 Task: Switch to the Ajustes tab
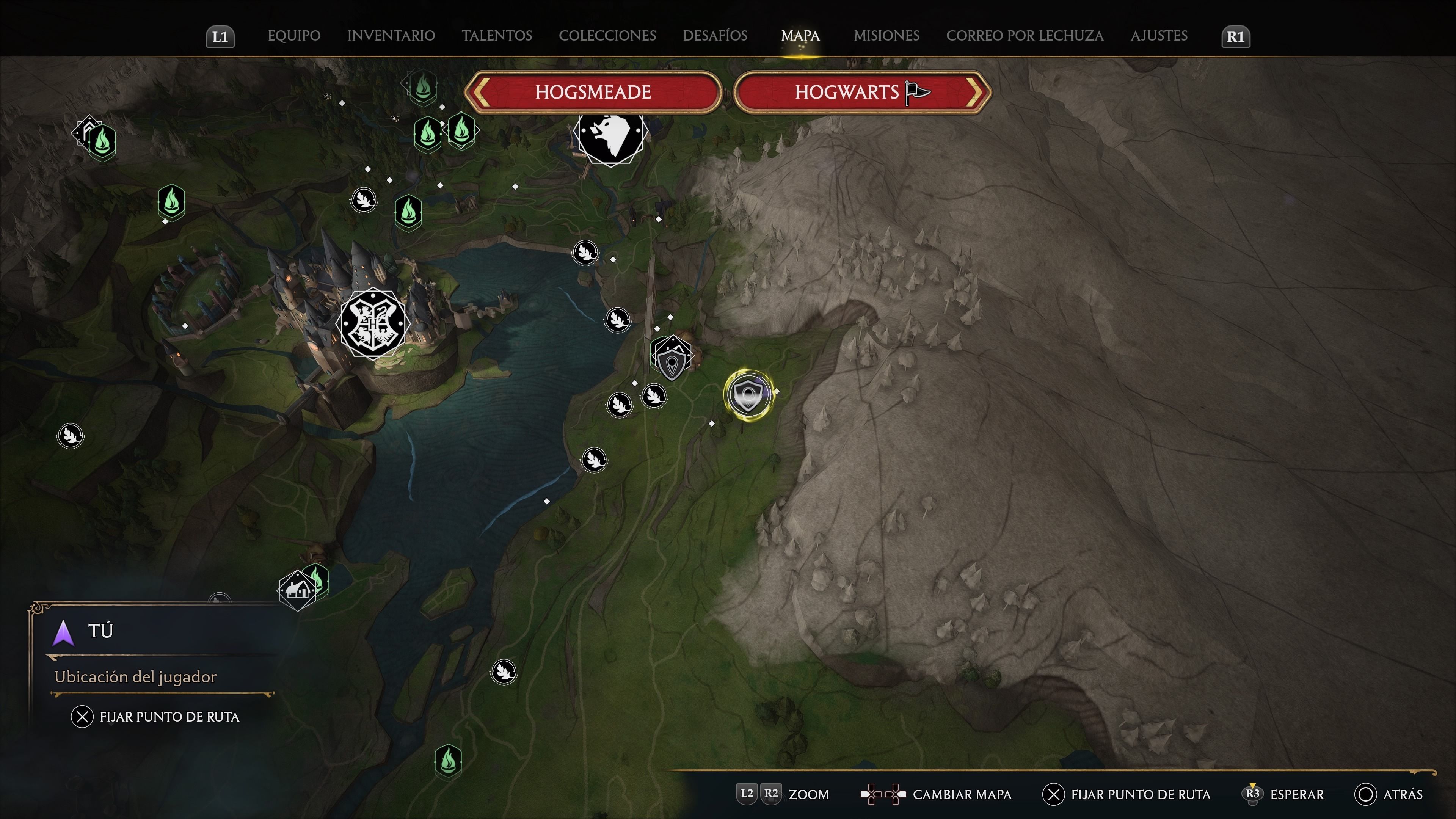(x=1159, y=36)
